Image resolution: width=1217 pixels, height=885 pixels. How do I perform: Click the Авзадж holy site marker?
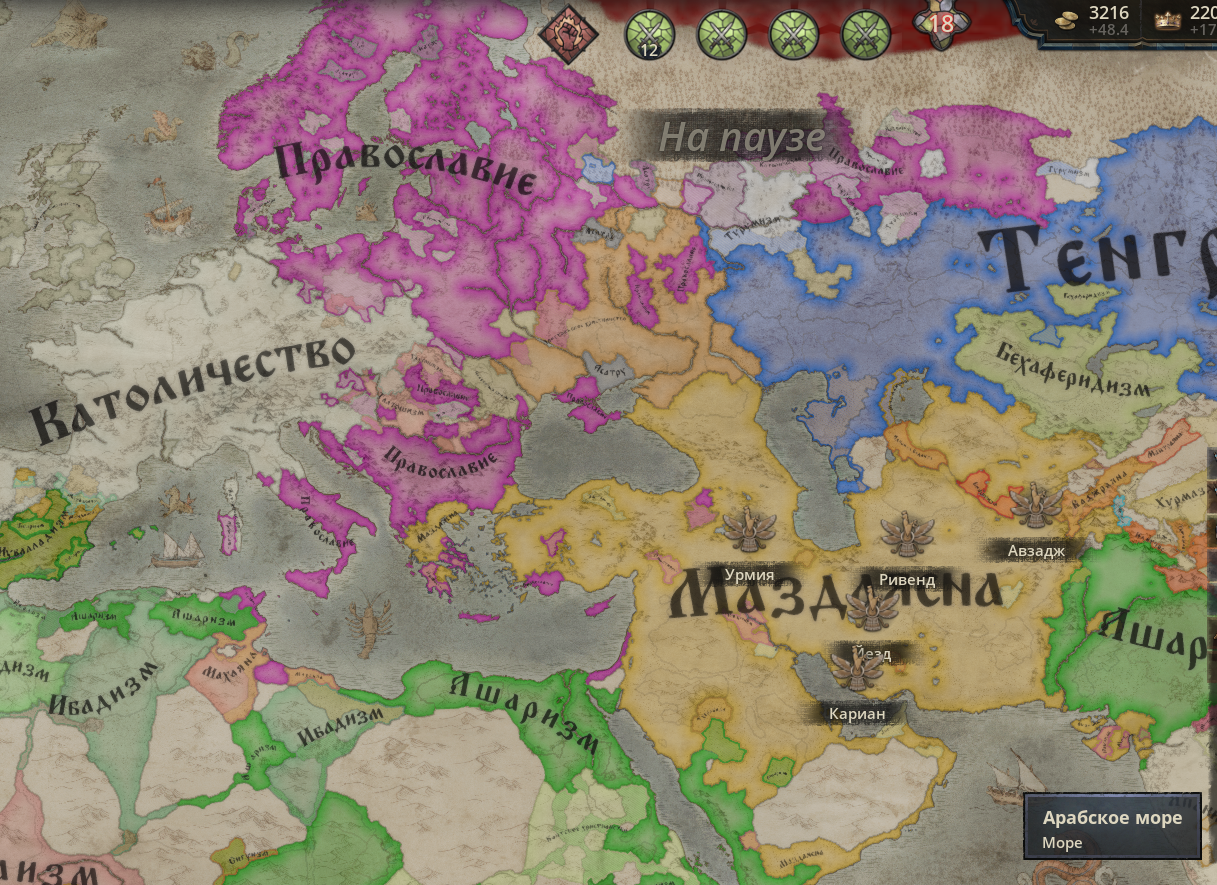click(x=1035, y=505)
